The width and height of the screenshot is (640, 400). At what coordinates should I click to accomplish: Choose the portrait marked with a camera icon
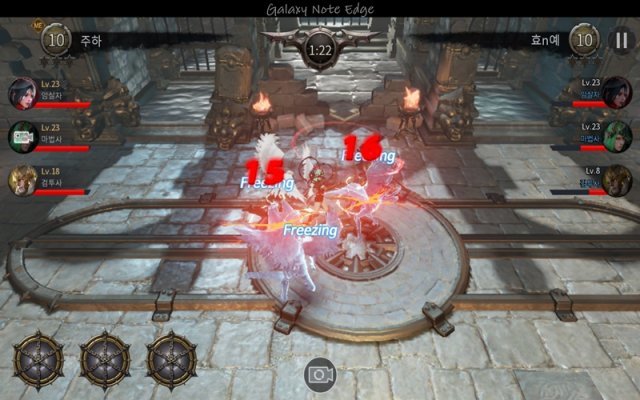click(22, 137)
